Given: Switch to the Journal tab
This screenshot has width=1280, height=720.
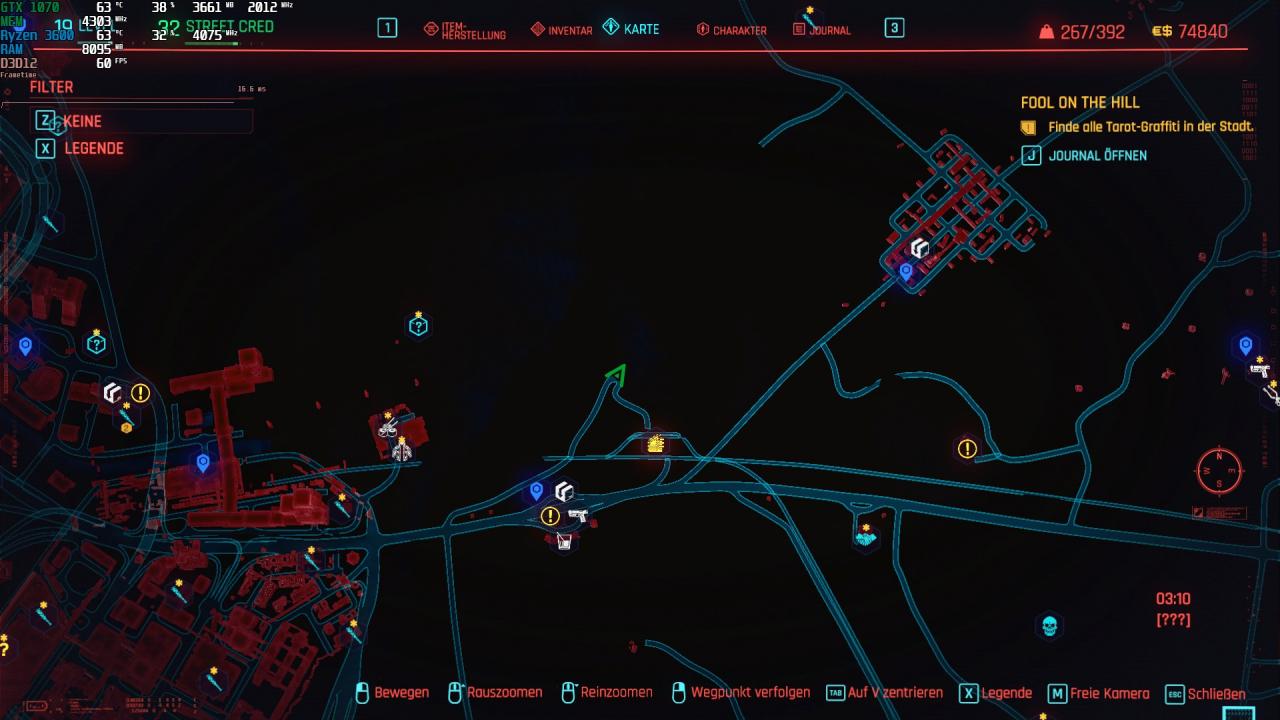Looking at the screenshot, I should [x=822, y=30].
